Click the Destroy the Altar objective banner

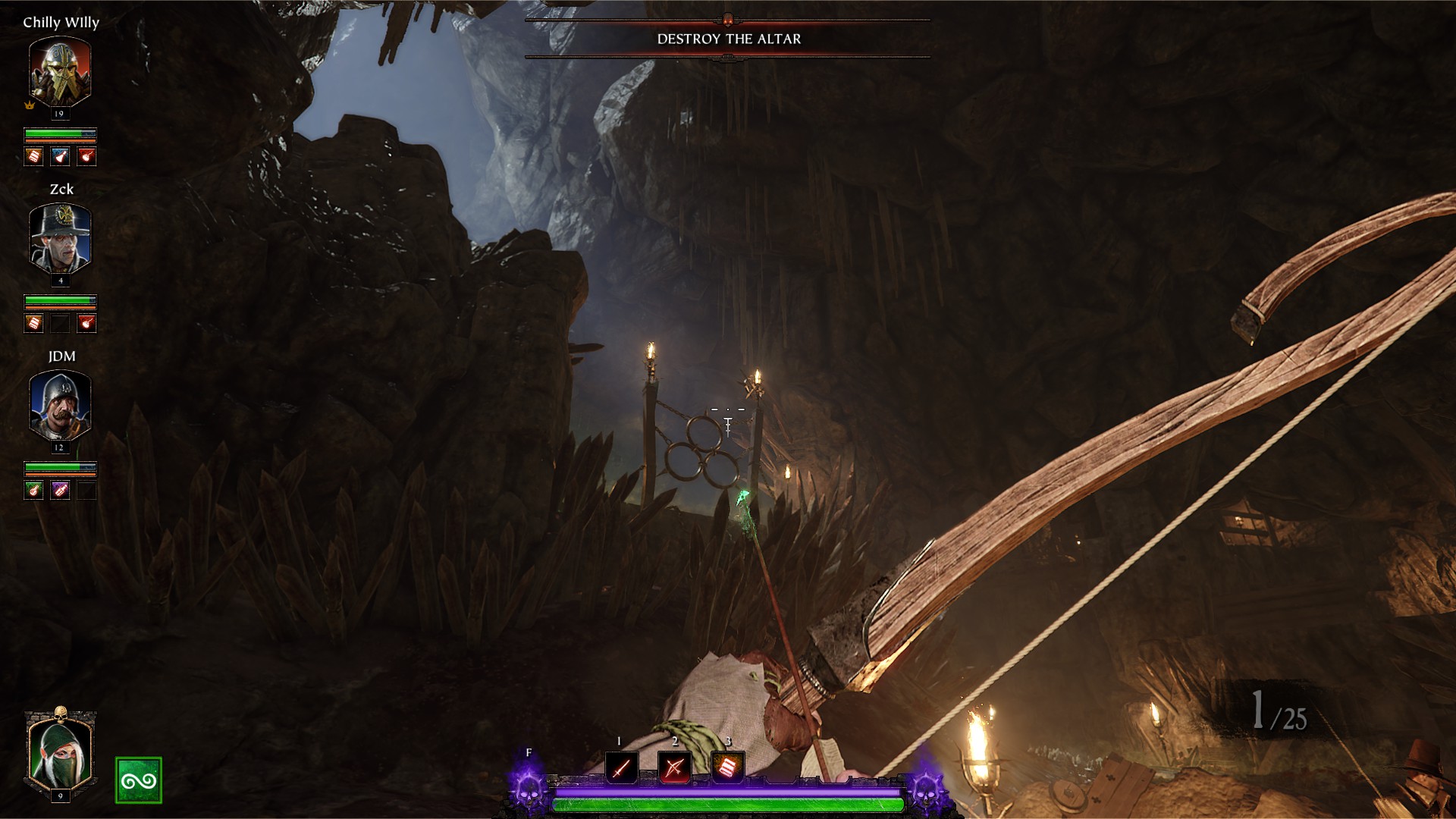tap(728, 39)
